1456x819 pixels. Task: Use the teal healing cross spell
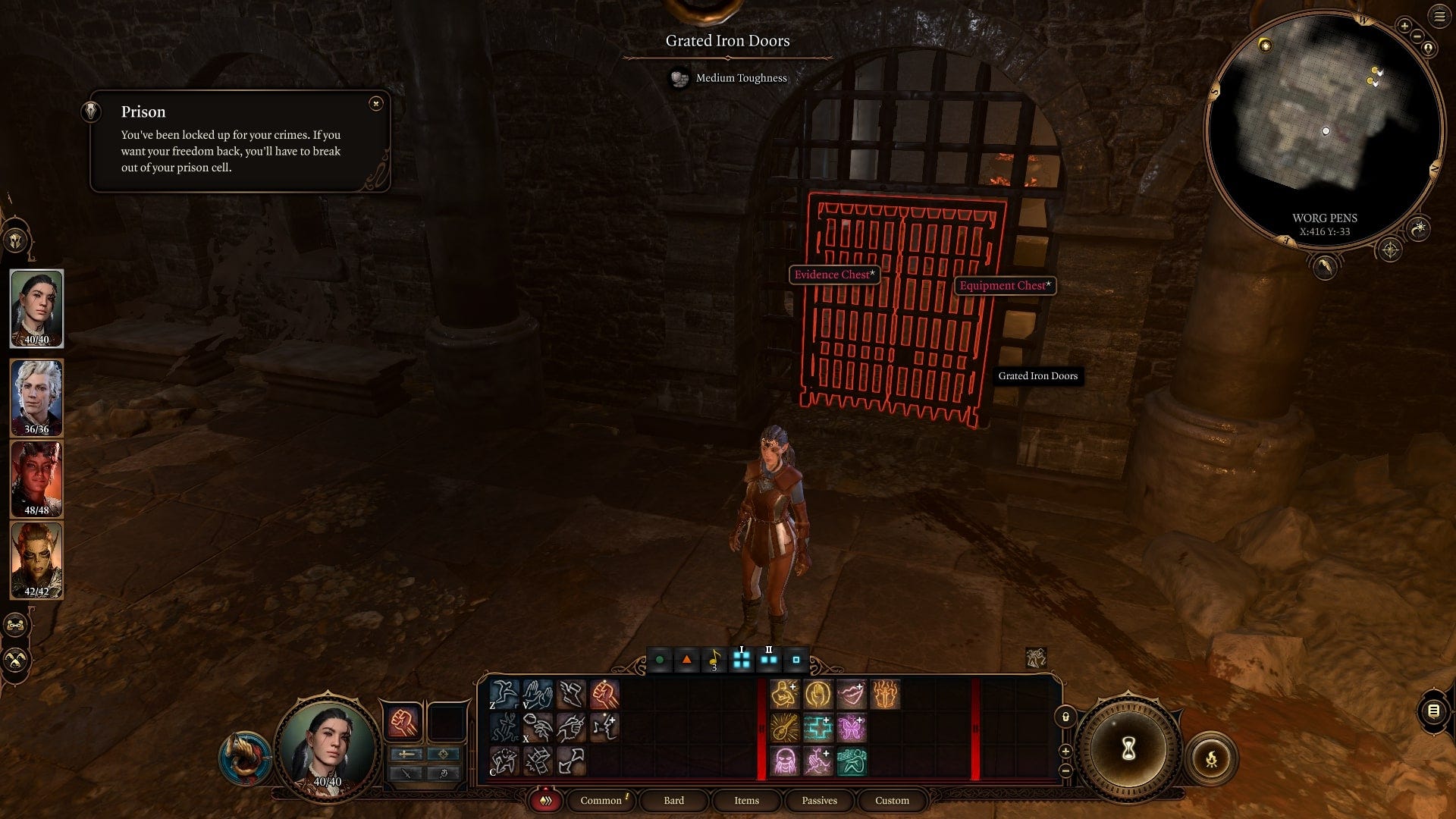(818, 728)
